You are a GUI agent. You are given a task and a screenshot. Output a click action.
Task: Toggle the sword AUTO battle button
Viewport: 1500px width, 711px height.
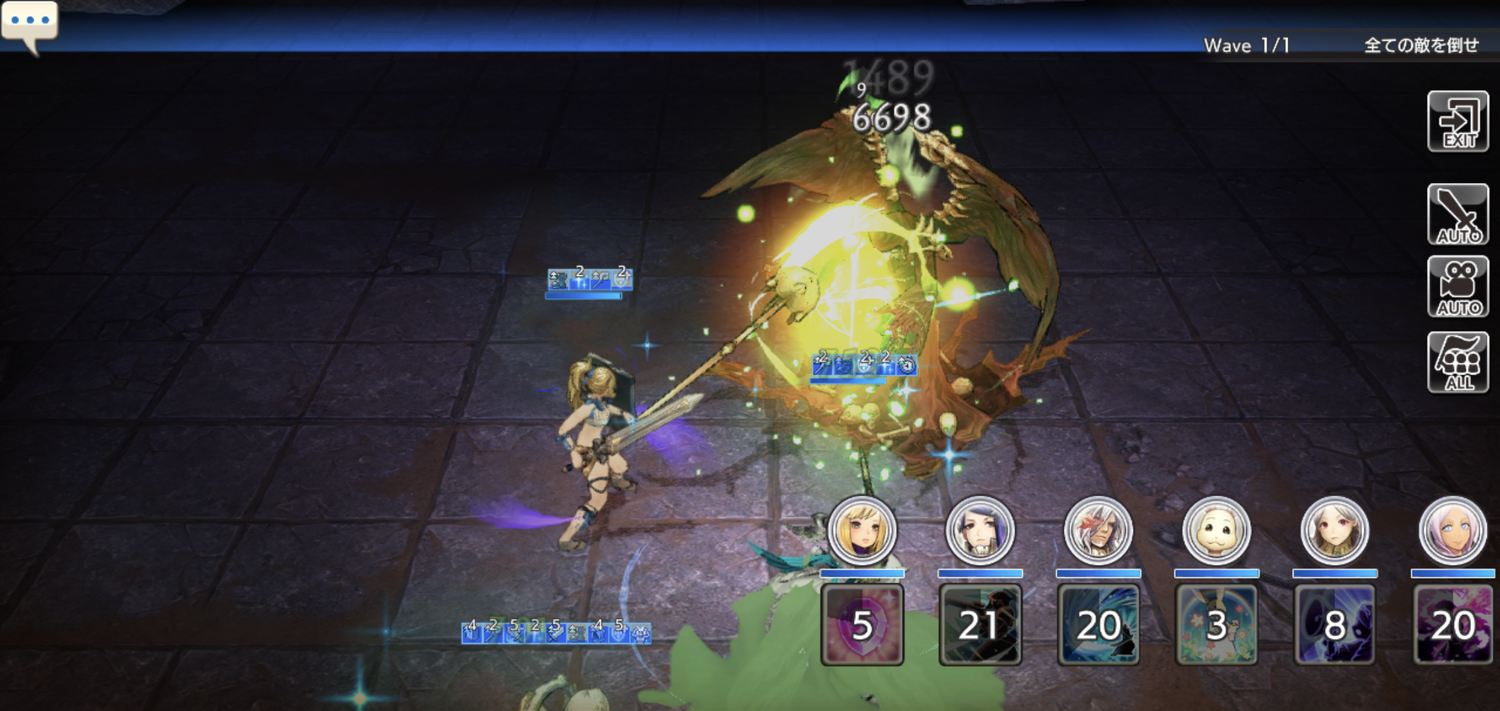tap(1458, 214)
